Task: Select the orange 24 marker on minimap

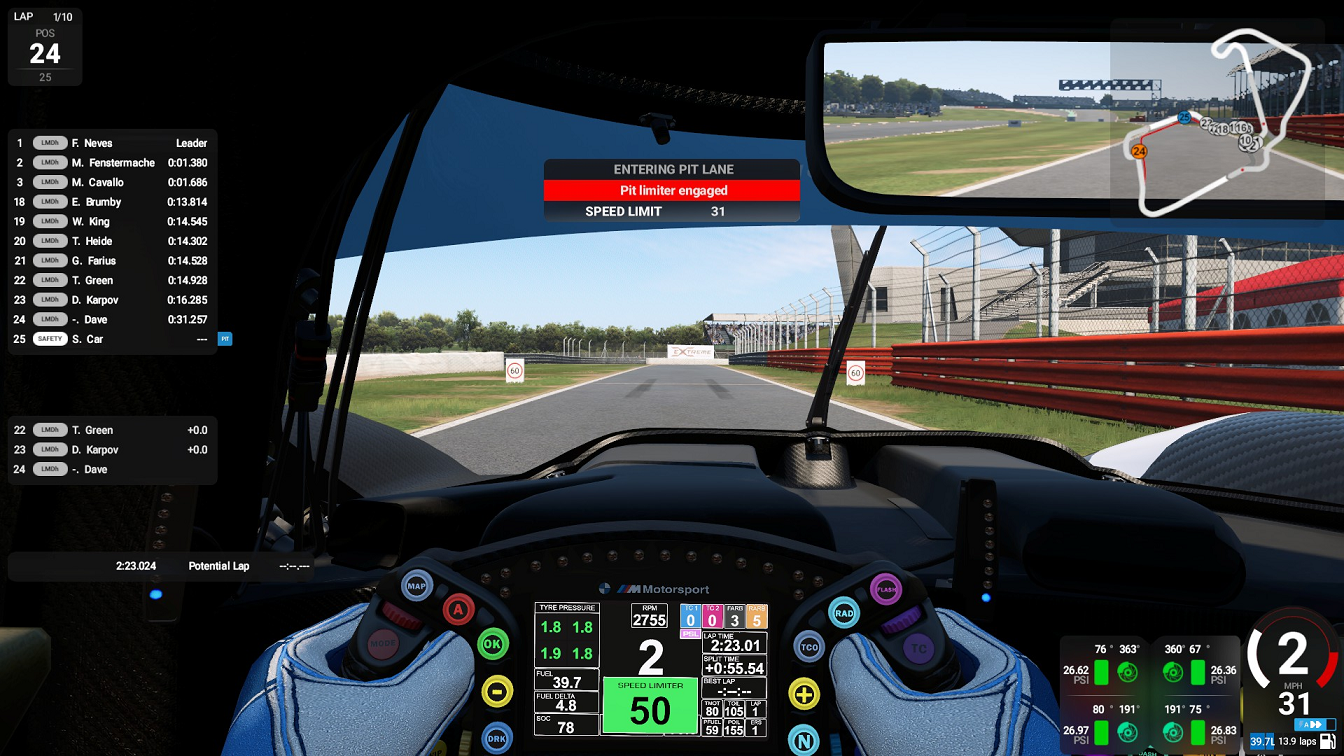Action: pyautogui.click(x=1138, y=151)
